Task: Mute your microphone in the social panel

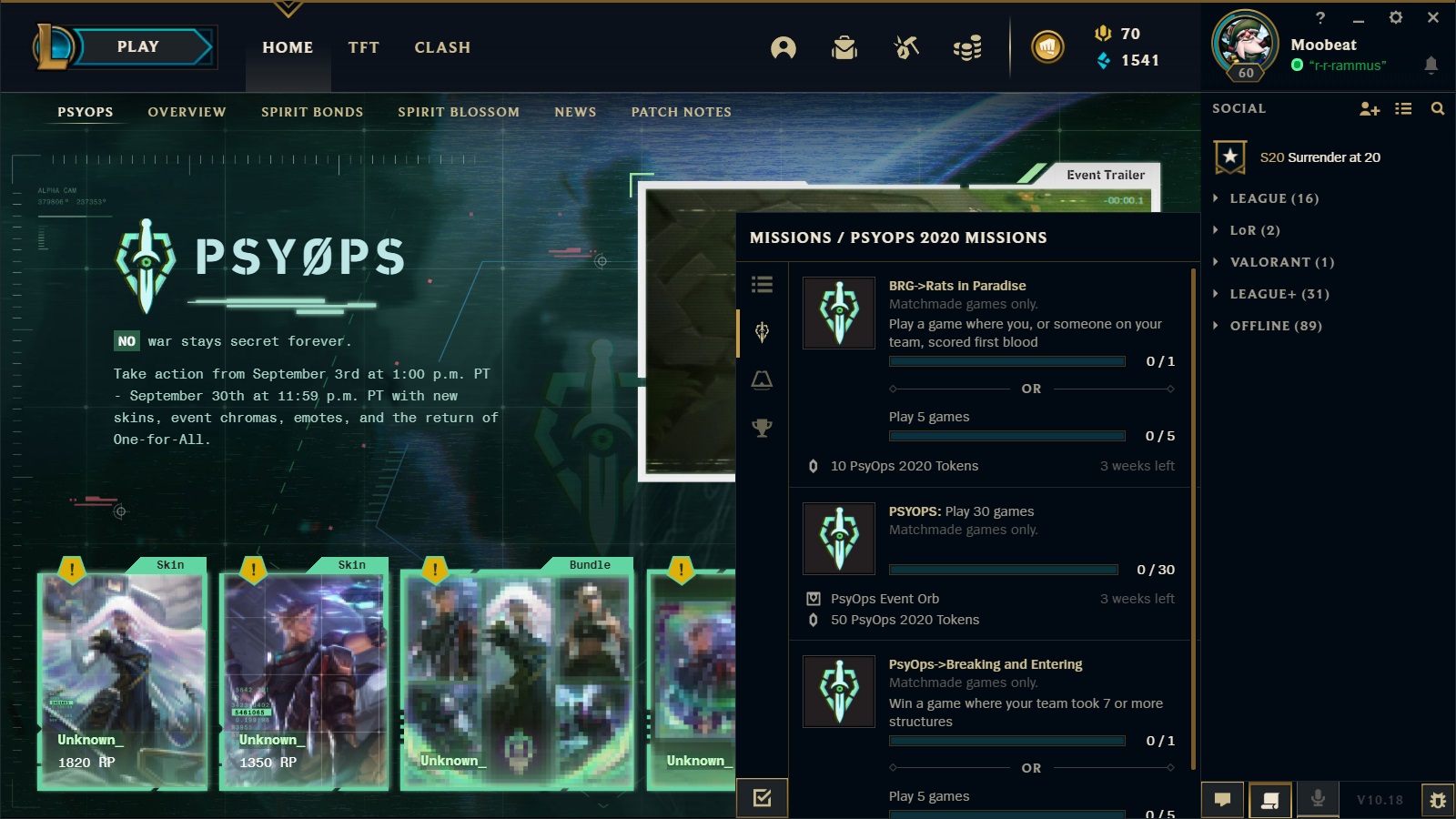Action: [1318, 799]
